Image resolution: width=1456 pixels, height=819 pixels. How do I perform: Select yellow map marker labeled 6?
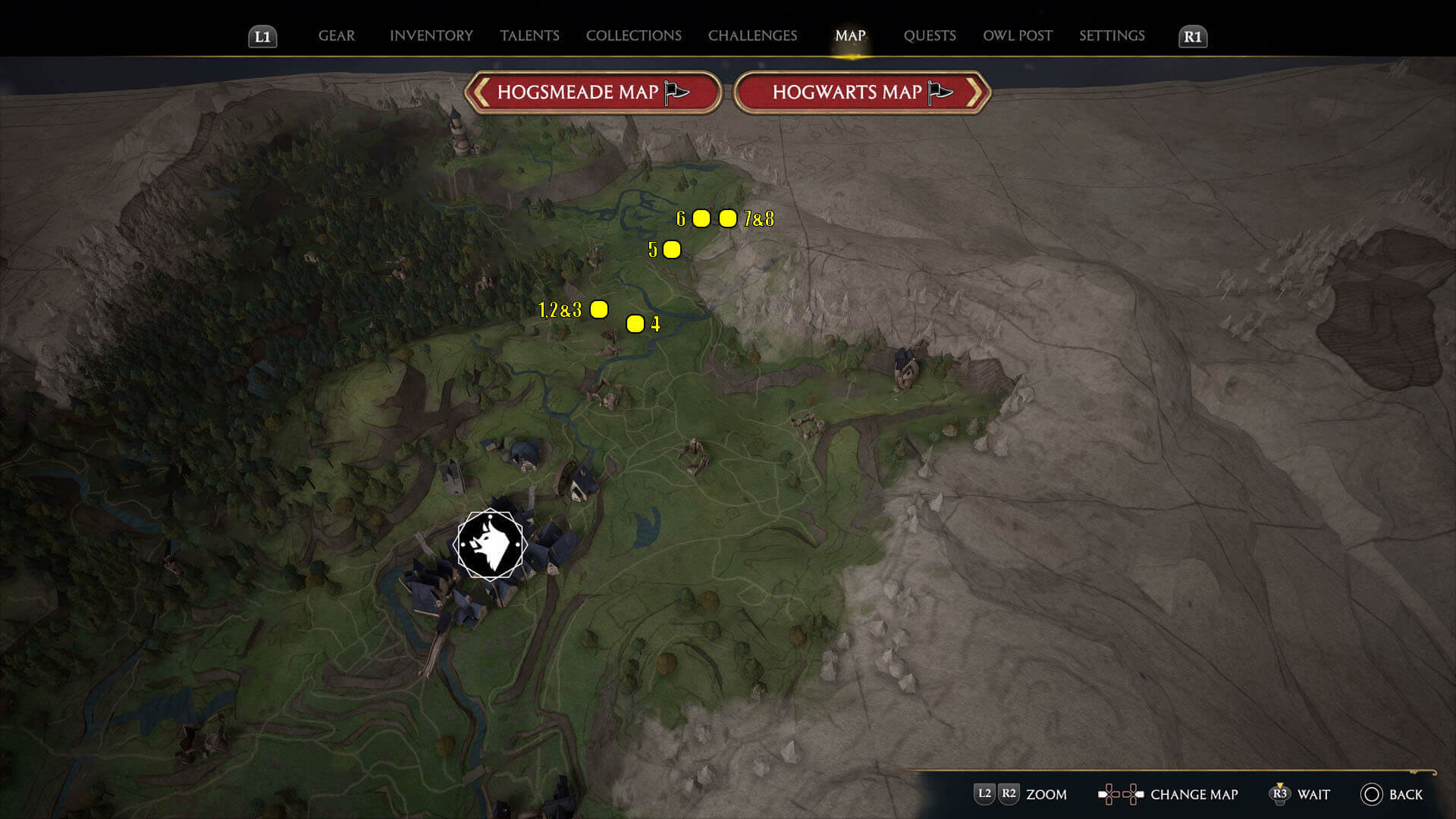[x=701, y=219]
